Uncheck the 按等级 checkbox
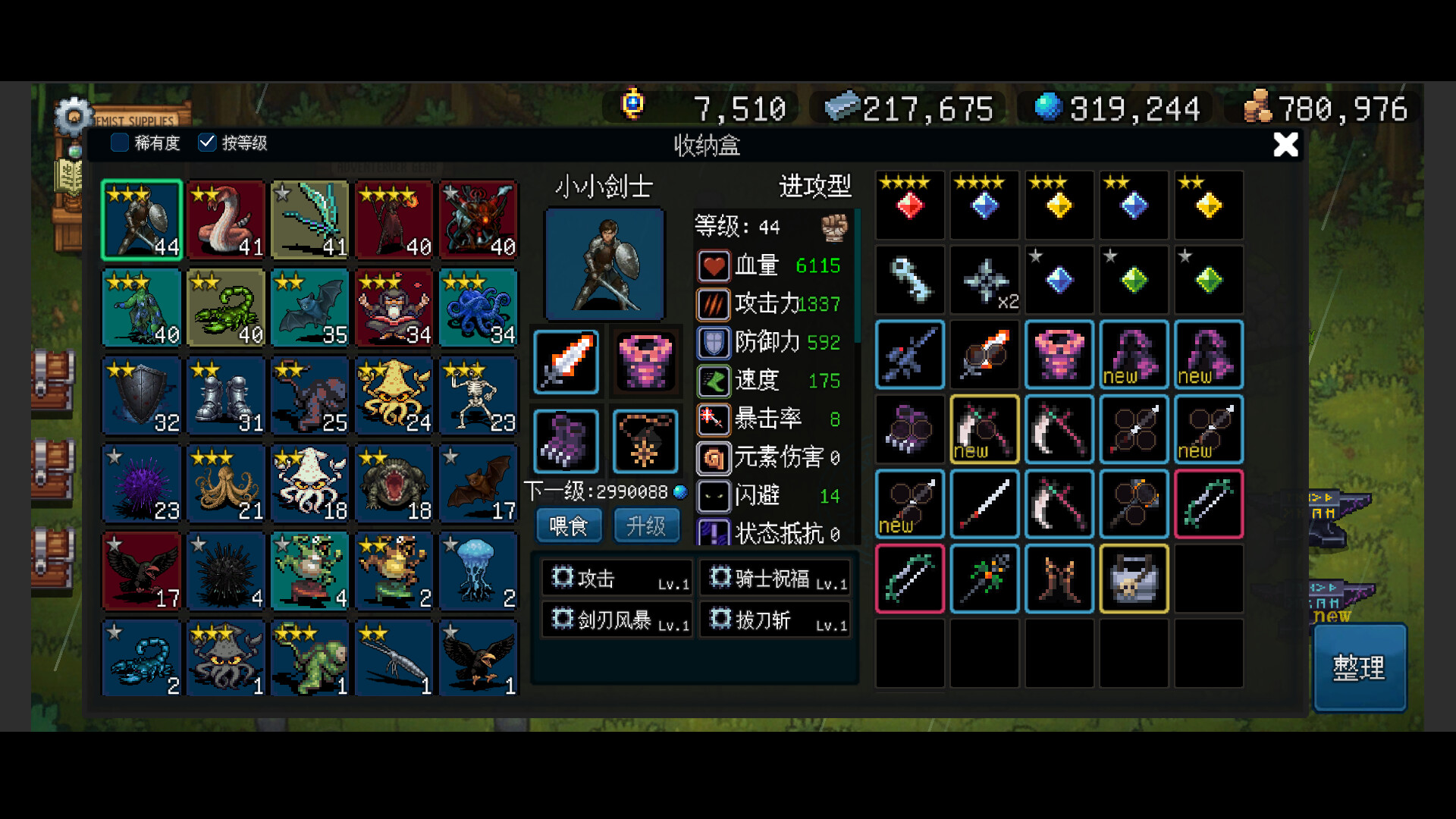1456x819 pixels. point(206,141)
